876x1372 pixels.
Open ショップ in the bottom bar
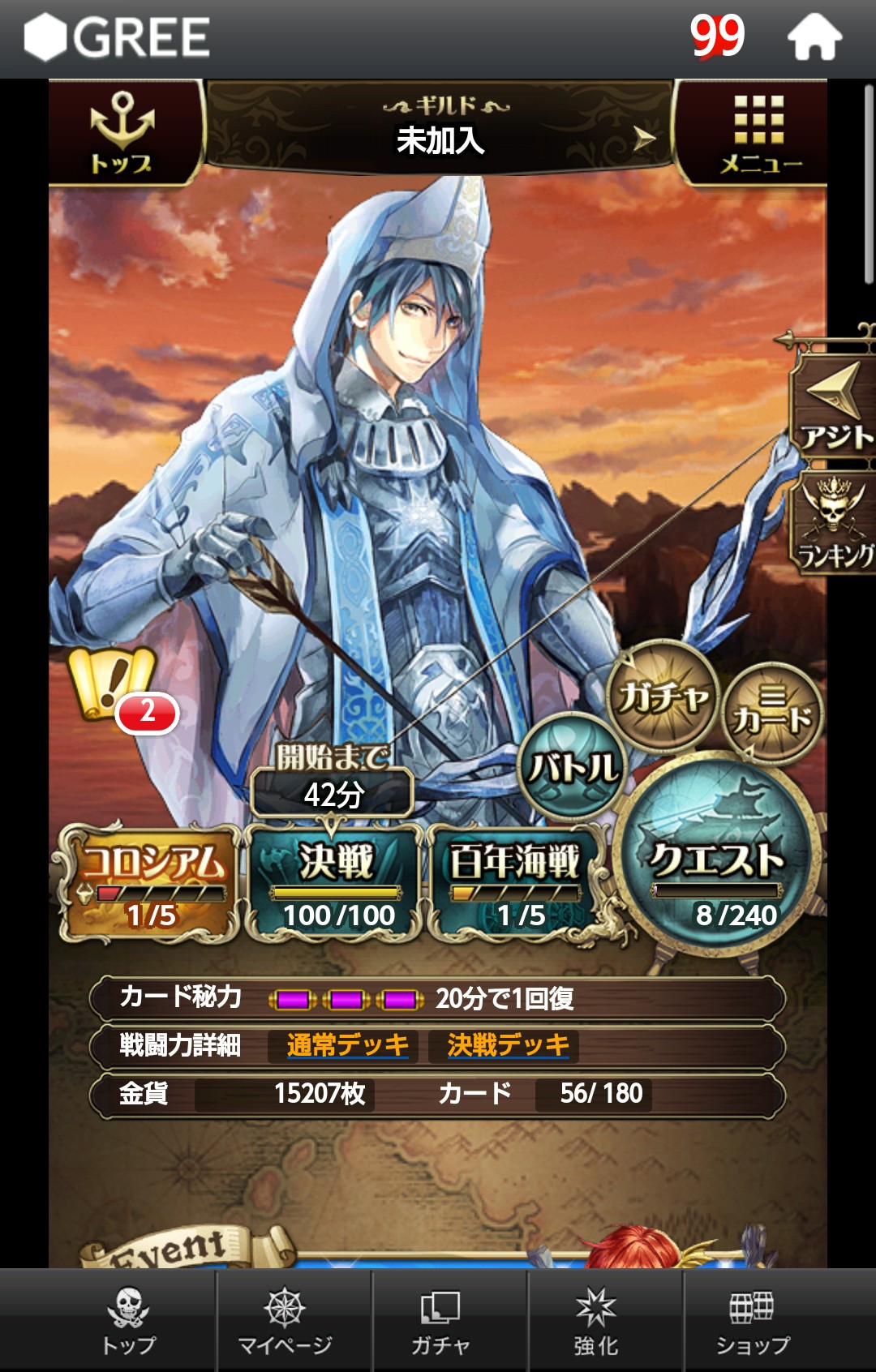click(752, 1322)
